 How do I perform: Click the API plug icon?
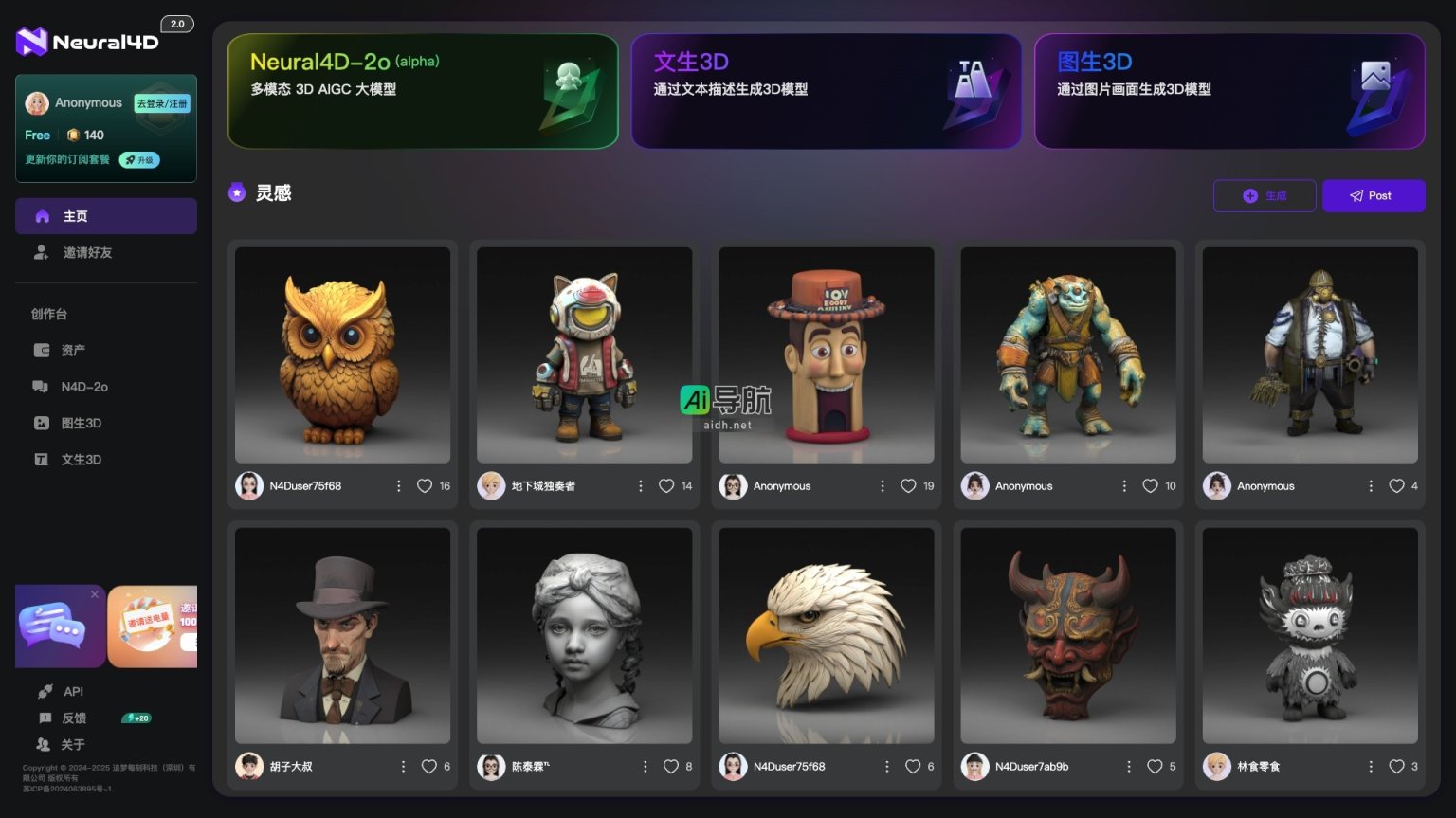pyautogui.click(x=45, y=691)
